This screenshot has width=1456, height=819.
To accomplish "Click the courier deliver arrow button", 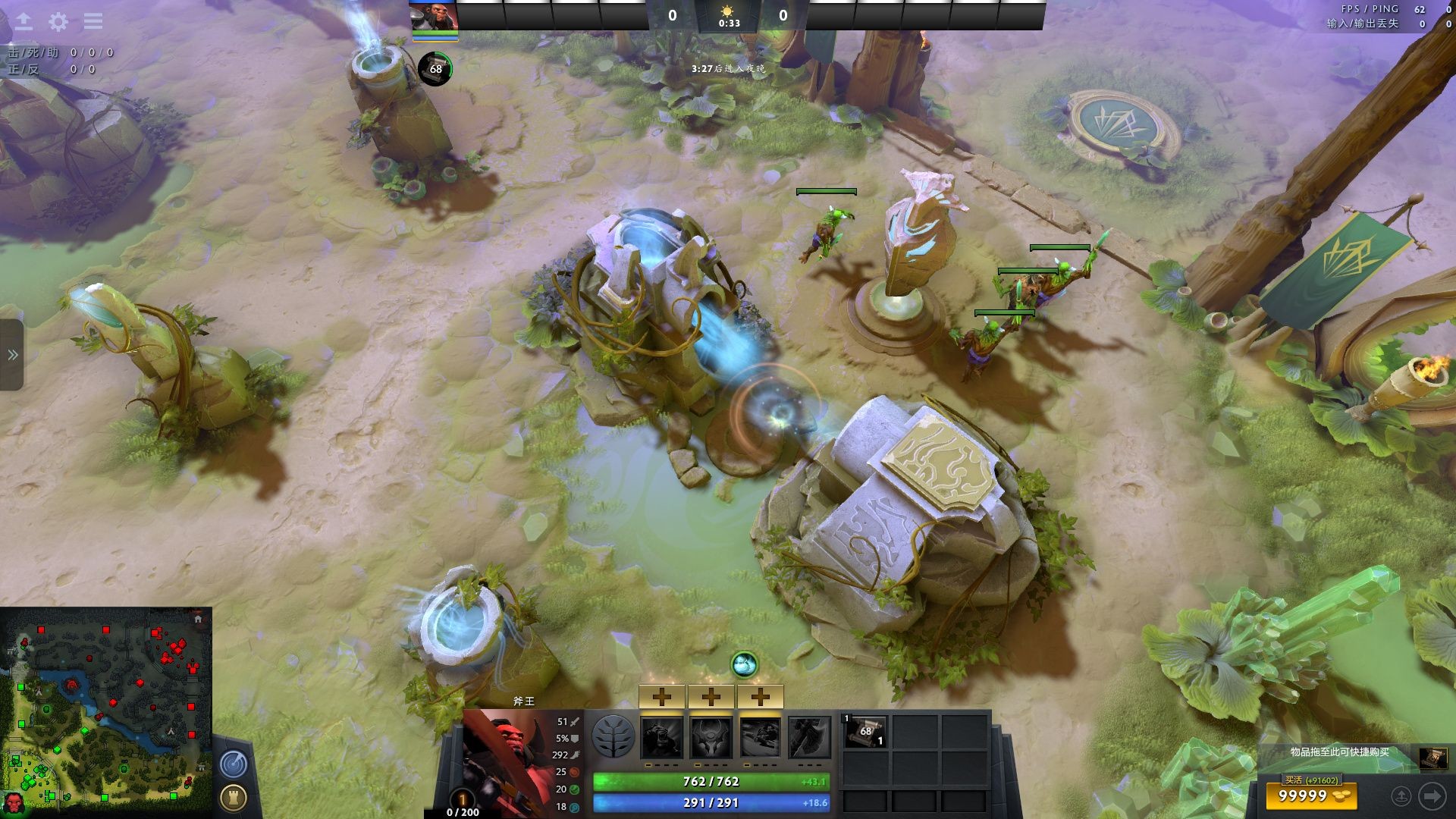I will pyautogui.click(x=1432, y=796).
